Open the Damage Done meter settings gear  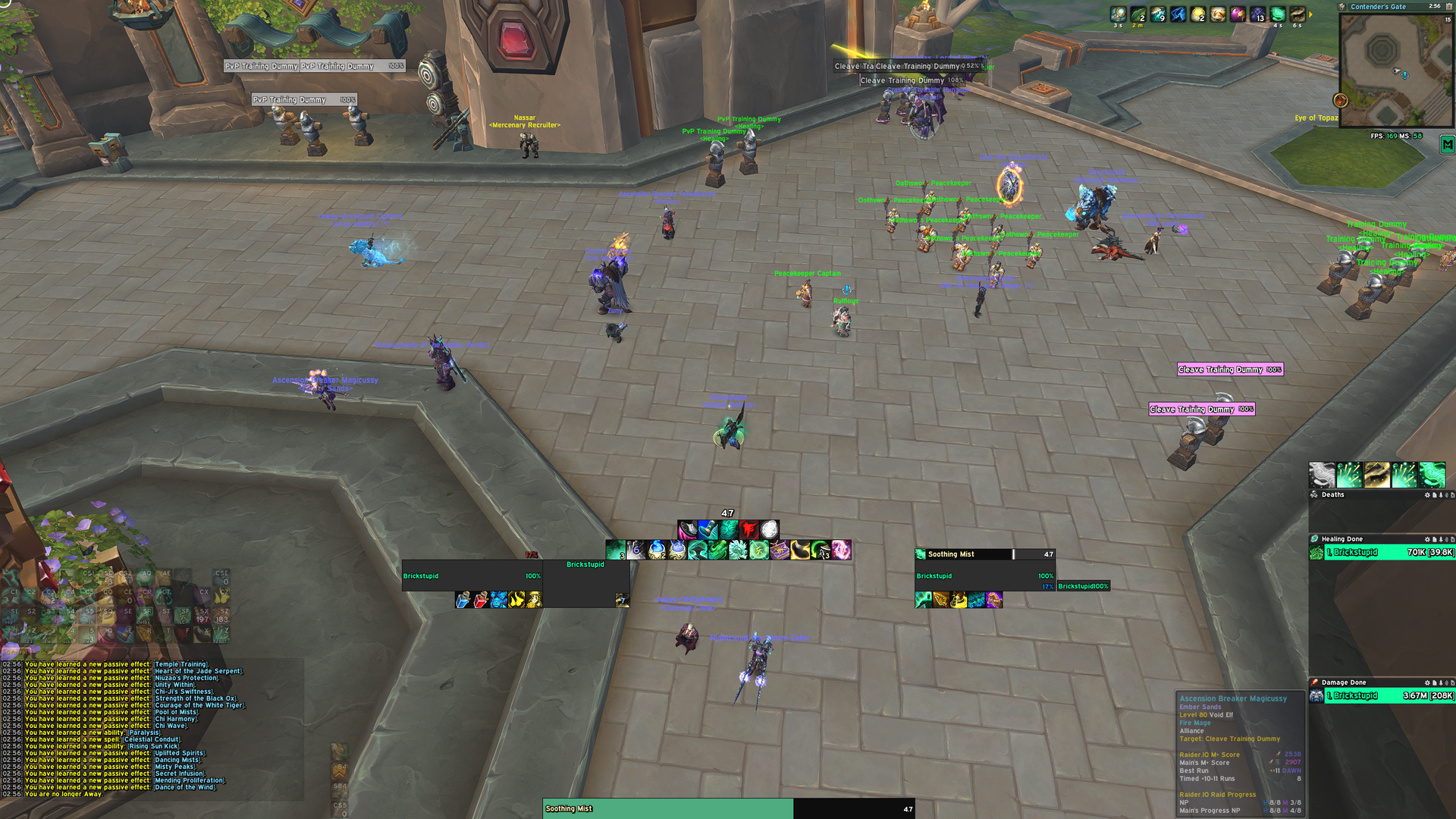1426,682
